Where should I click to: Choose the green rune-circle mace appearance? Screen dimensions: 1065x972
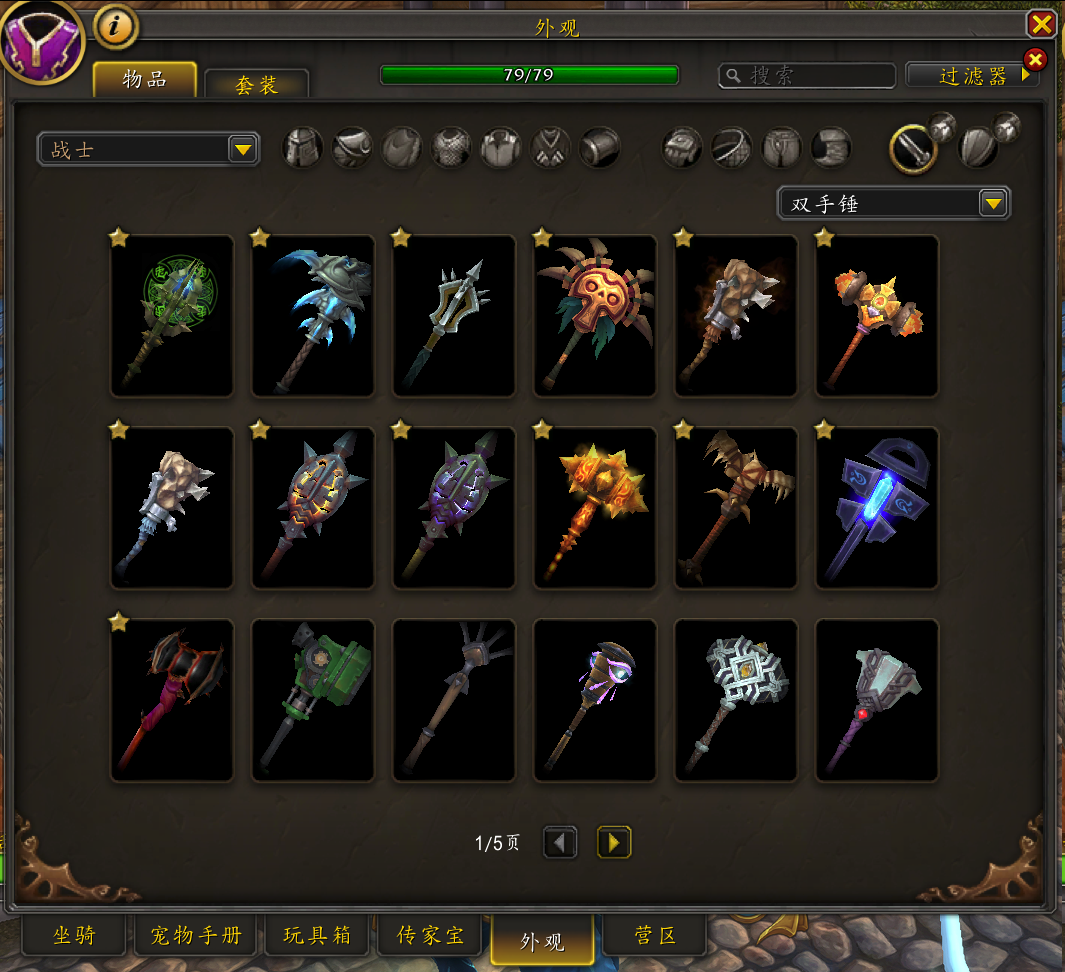172,316
